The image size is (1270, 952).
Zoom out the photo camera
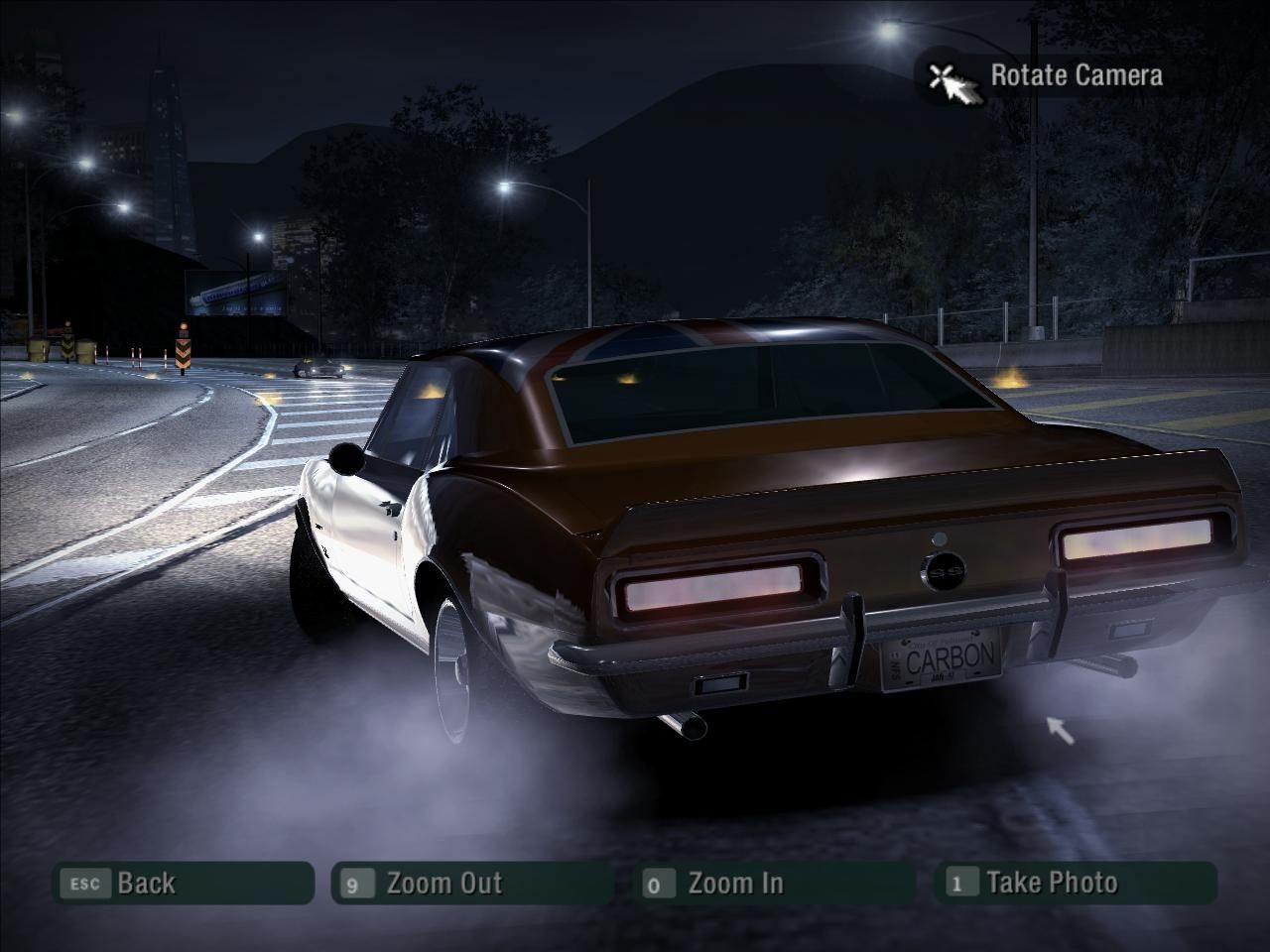click(472, 883)
